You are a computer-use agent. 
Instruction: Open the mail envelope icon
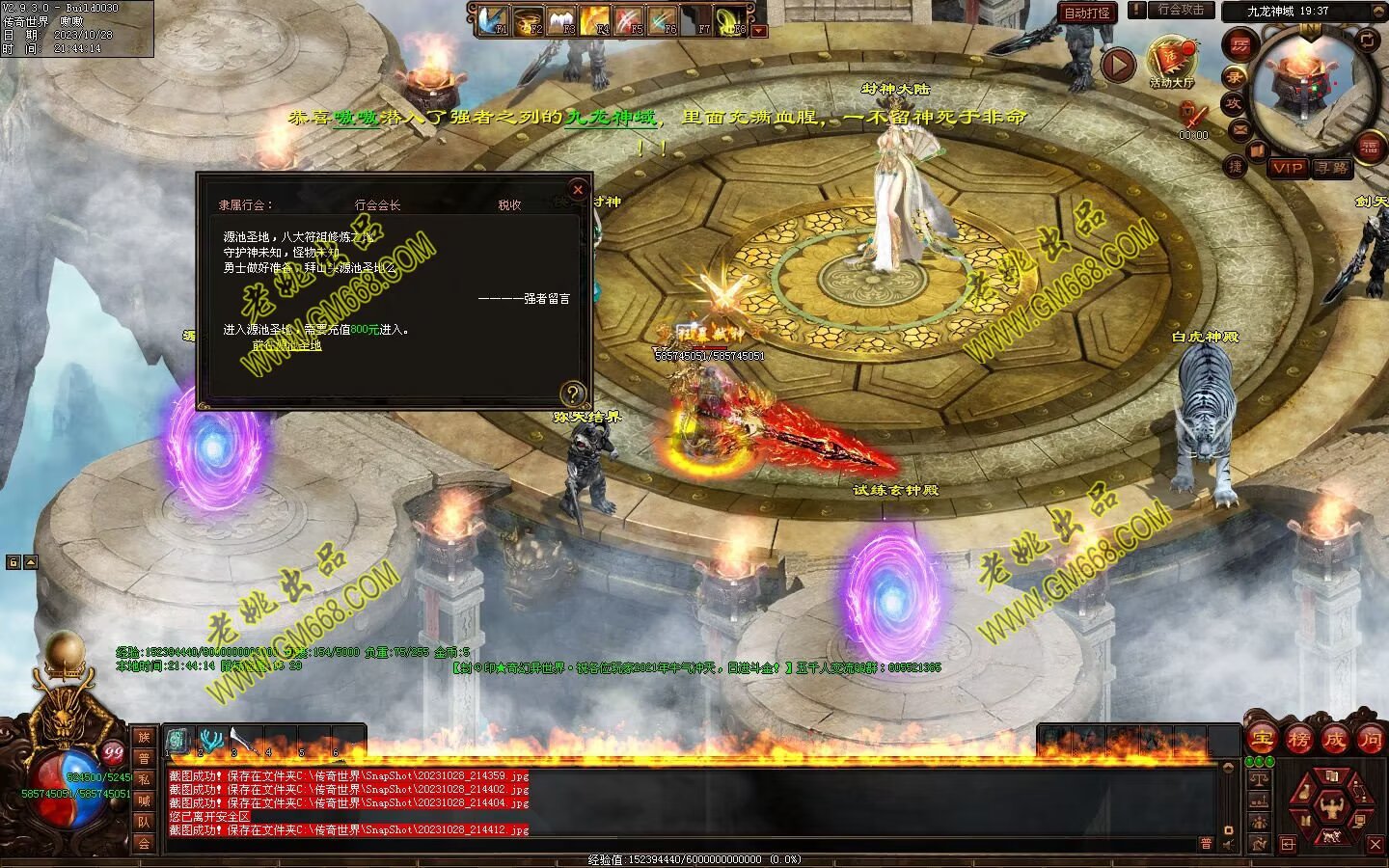pos(1239,128)
